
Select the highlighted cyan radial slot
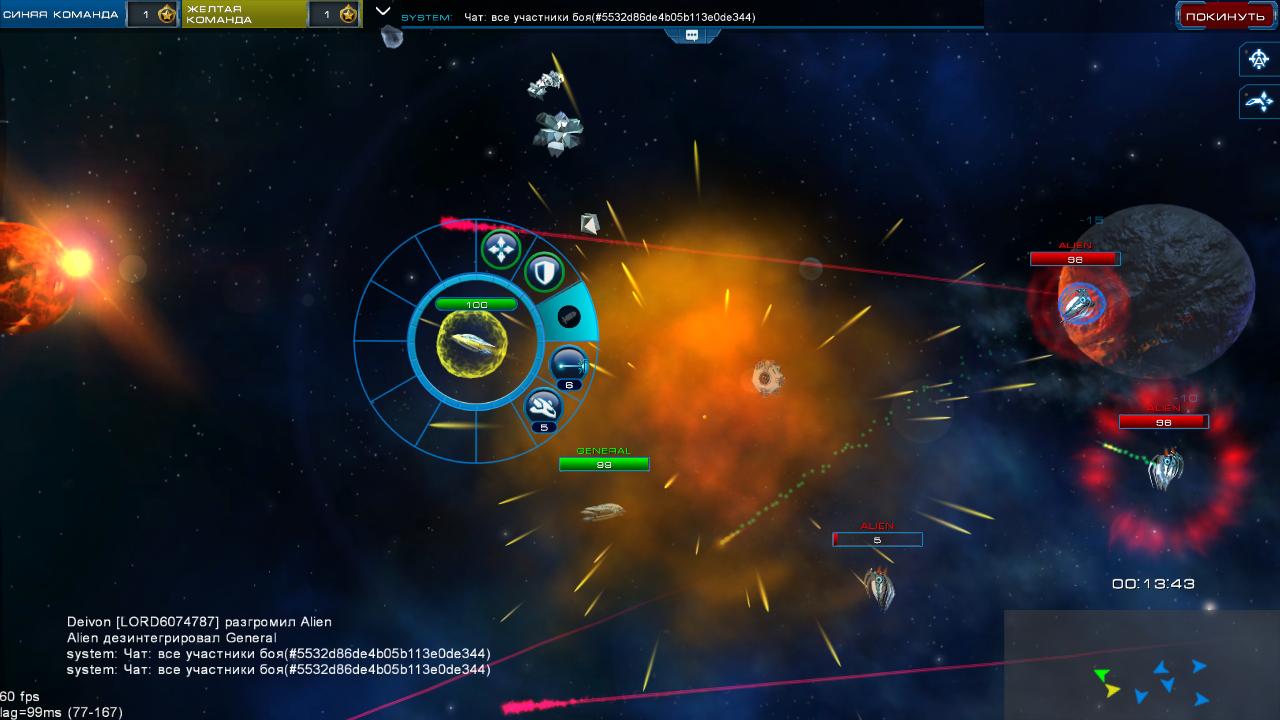pyautogui.click(x=569, y=317)
